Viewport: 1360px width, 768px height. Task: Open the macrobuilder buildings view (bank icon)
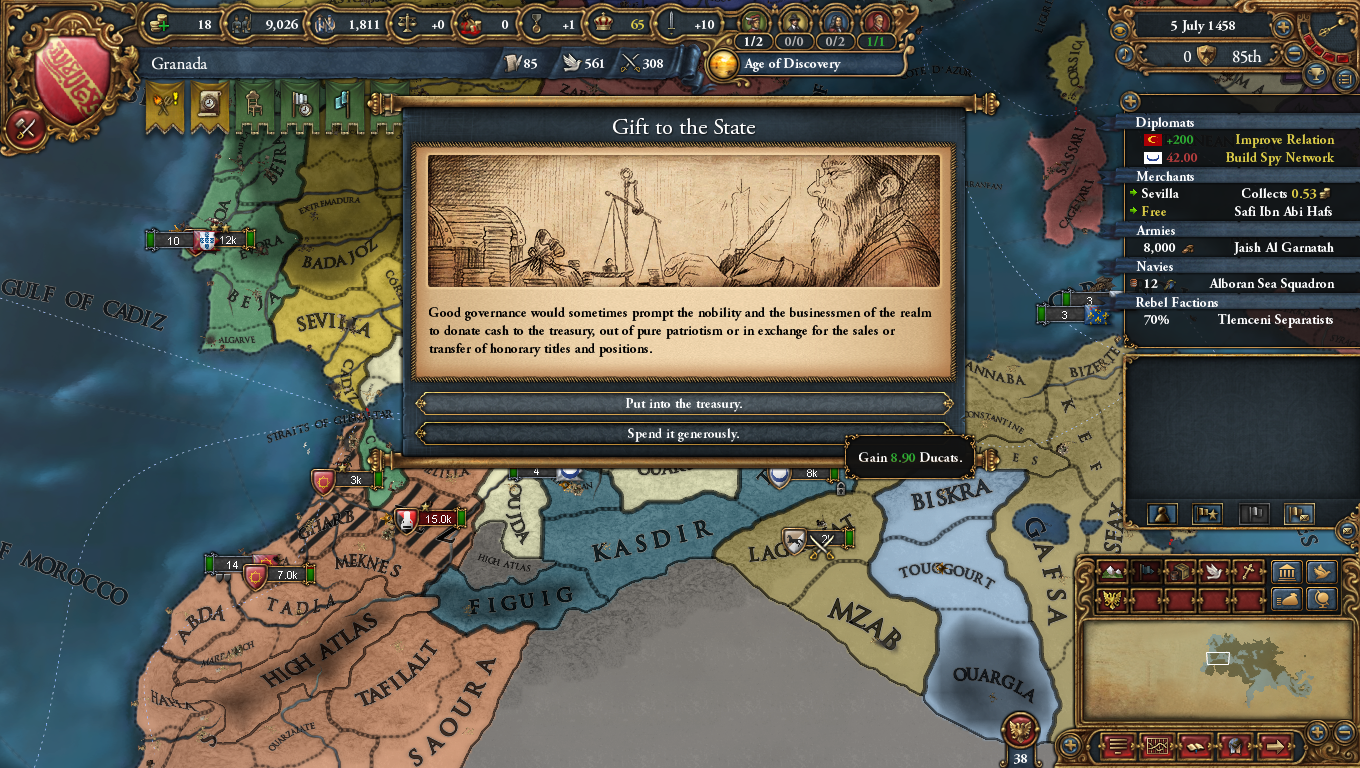(1286, 570)
